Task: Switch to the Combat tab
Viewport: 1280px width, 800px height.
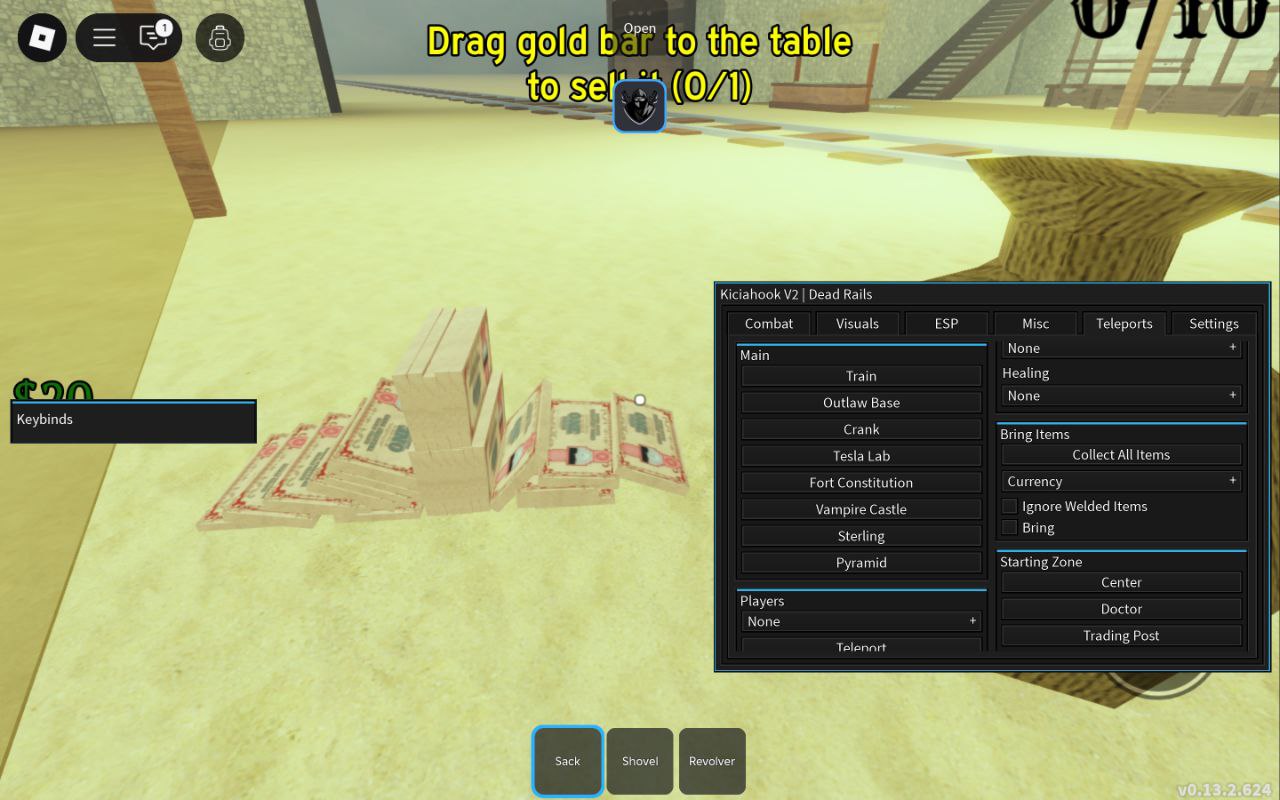Action: point(769,323)
